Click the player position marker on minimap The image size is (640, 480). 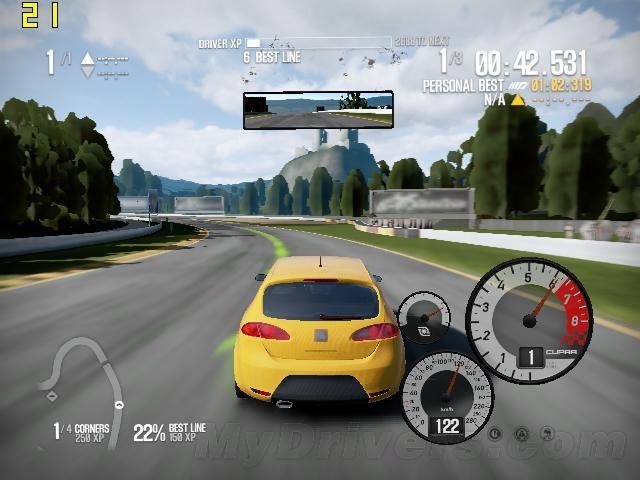pyautogui.click(x=120, y=405)
